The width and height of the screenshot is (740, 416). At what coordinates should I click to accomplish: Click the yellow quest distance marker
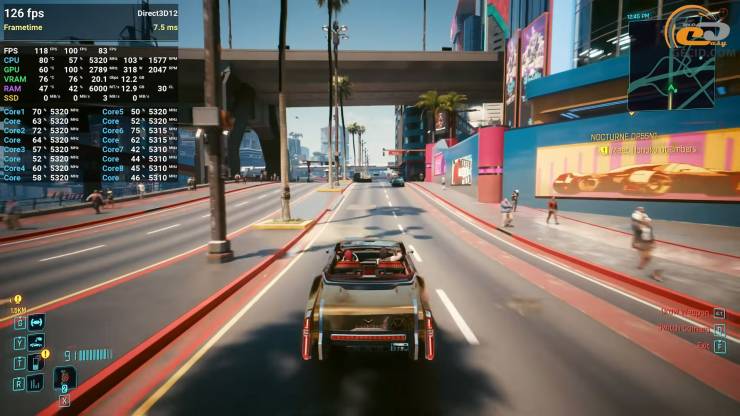[17, 299]
